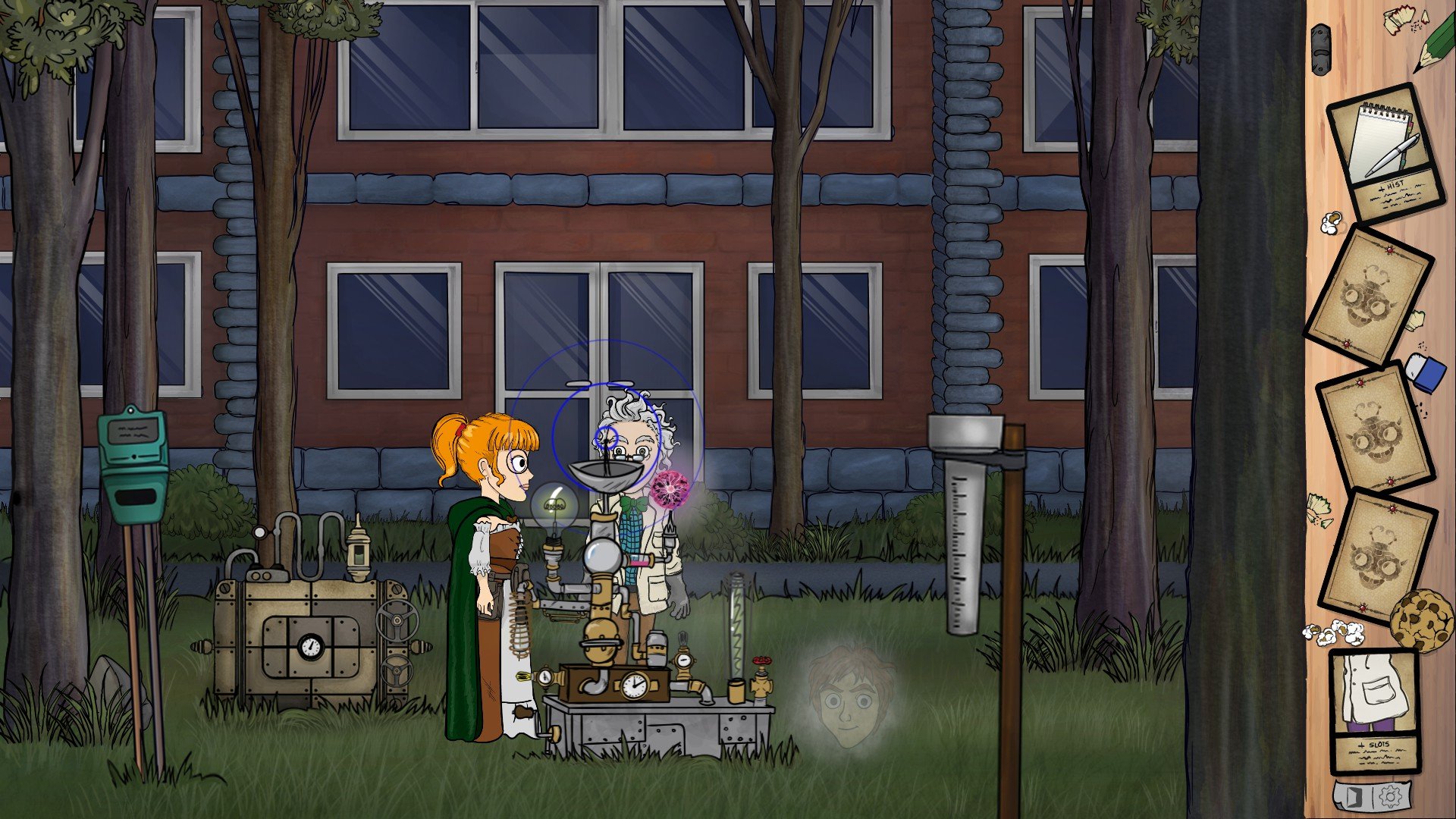Select the lab coat SLOTS card
The width and height of the screenshot is (1456, 819).
click(x=1375, y=713)
